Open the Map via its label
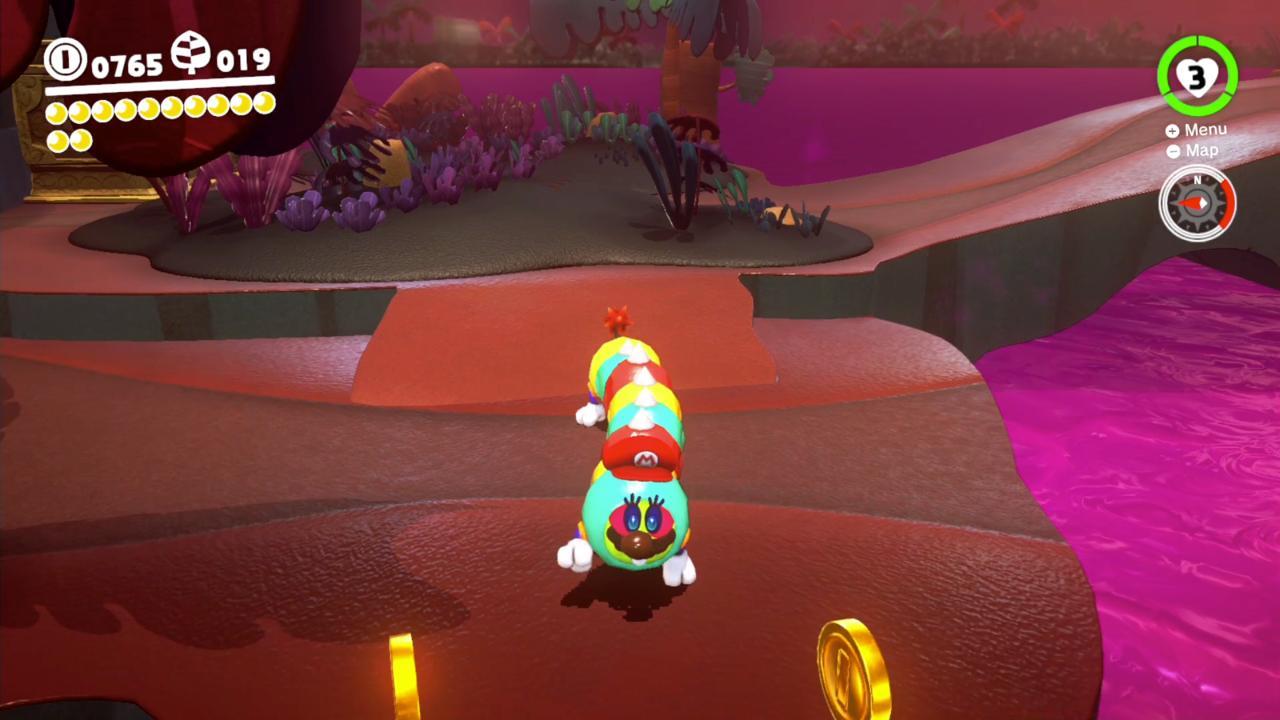1280x720 pixels. point(1201,150)
